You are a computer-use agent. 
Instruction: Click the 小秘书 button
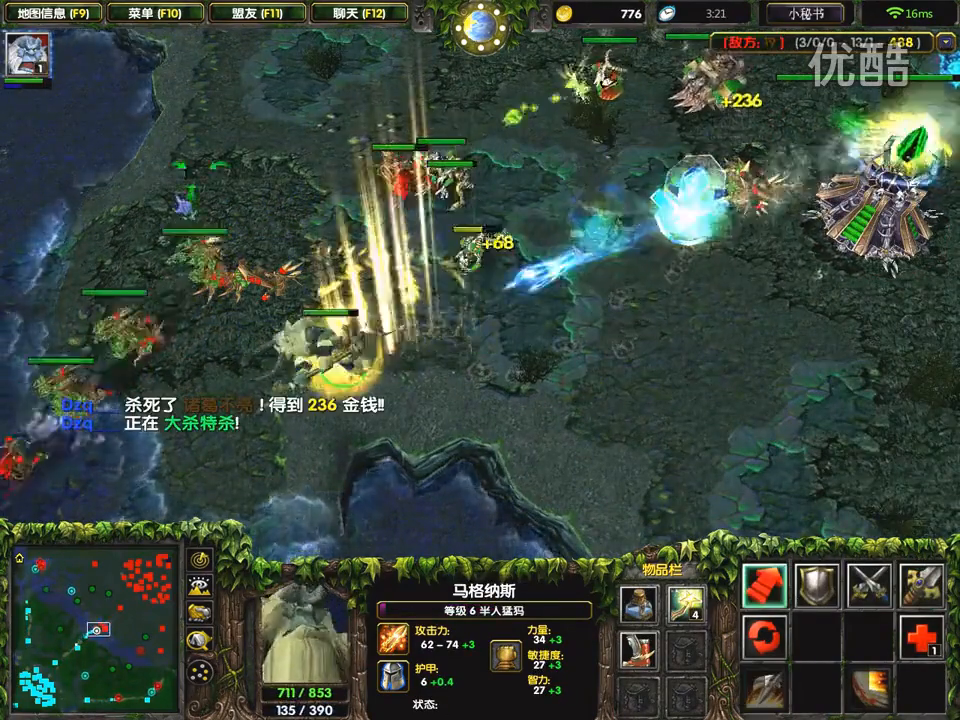coord(805,14)
